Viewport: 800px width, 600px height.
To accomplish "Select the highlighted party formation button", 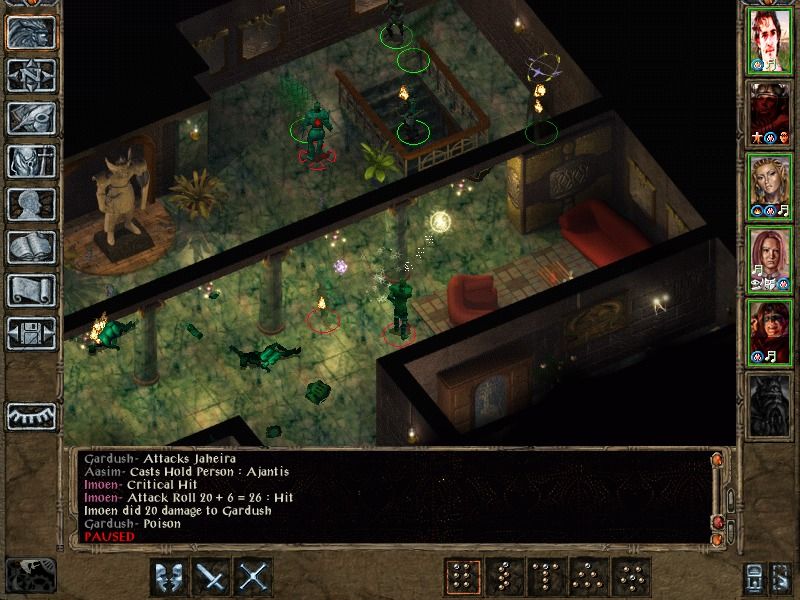I will [x=463, y=577].
